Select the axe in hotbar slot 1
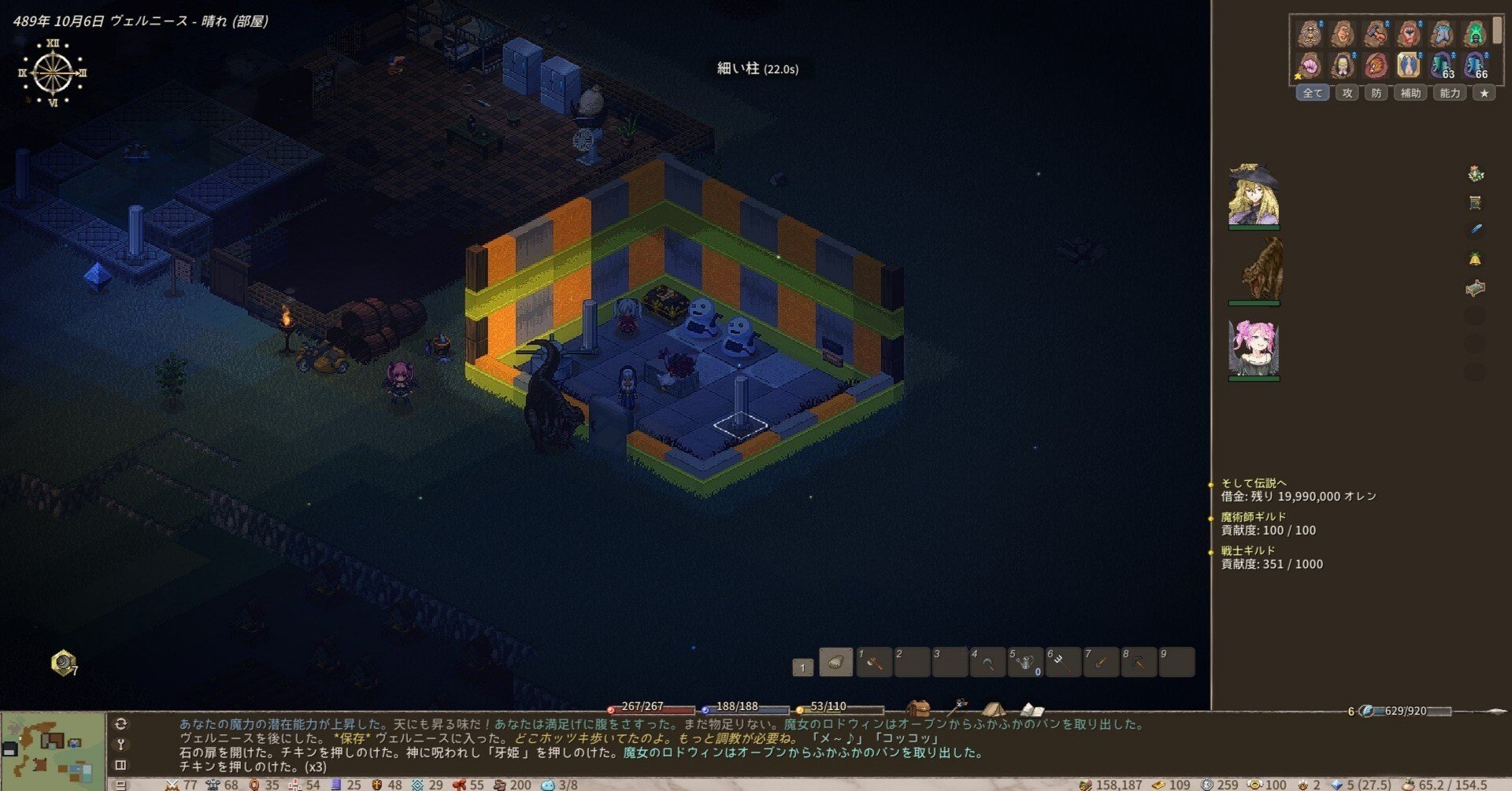 [874, 663]
